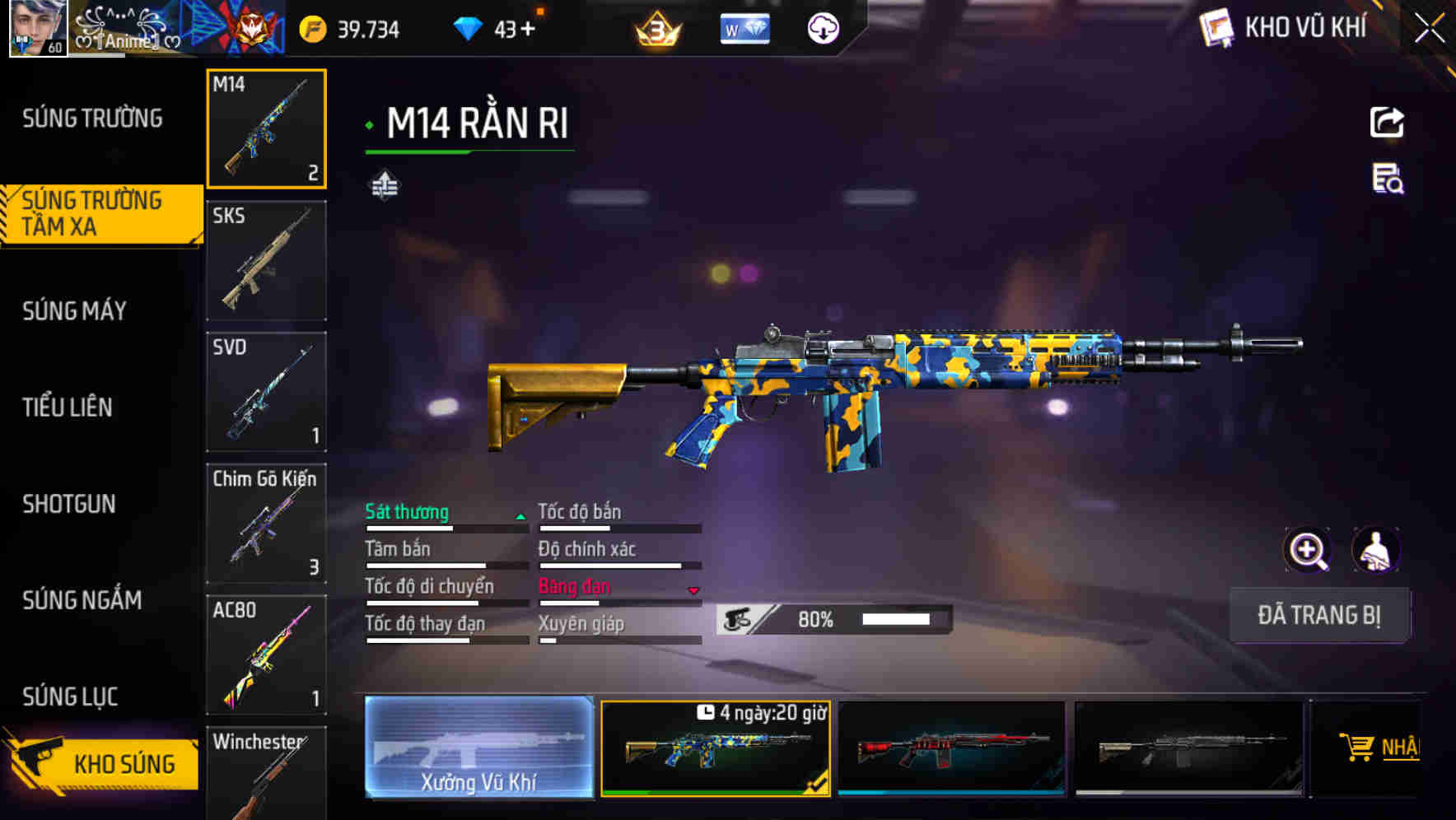This screenshot has width=1456, height=820.
Task: Select the SÚNG TRƯỜNG TẦM XA category
Action: point(93,213)
